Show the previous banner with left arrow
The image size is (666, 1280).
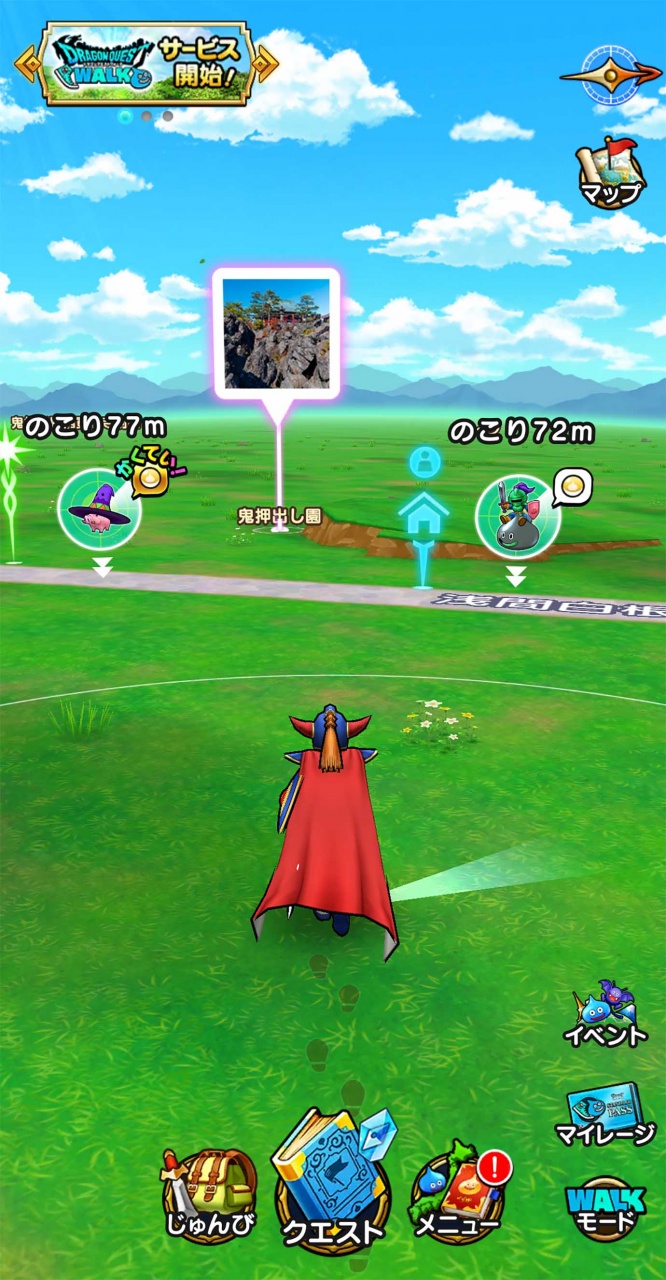[24, 63]
